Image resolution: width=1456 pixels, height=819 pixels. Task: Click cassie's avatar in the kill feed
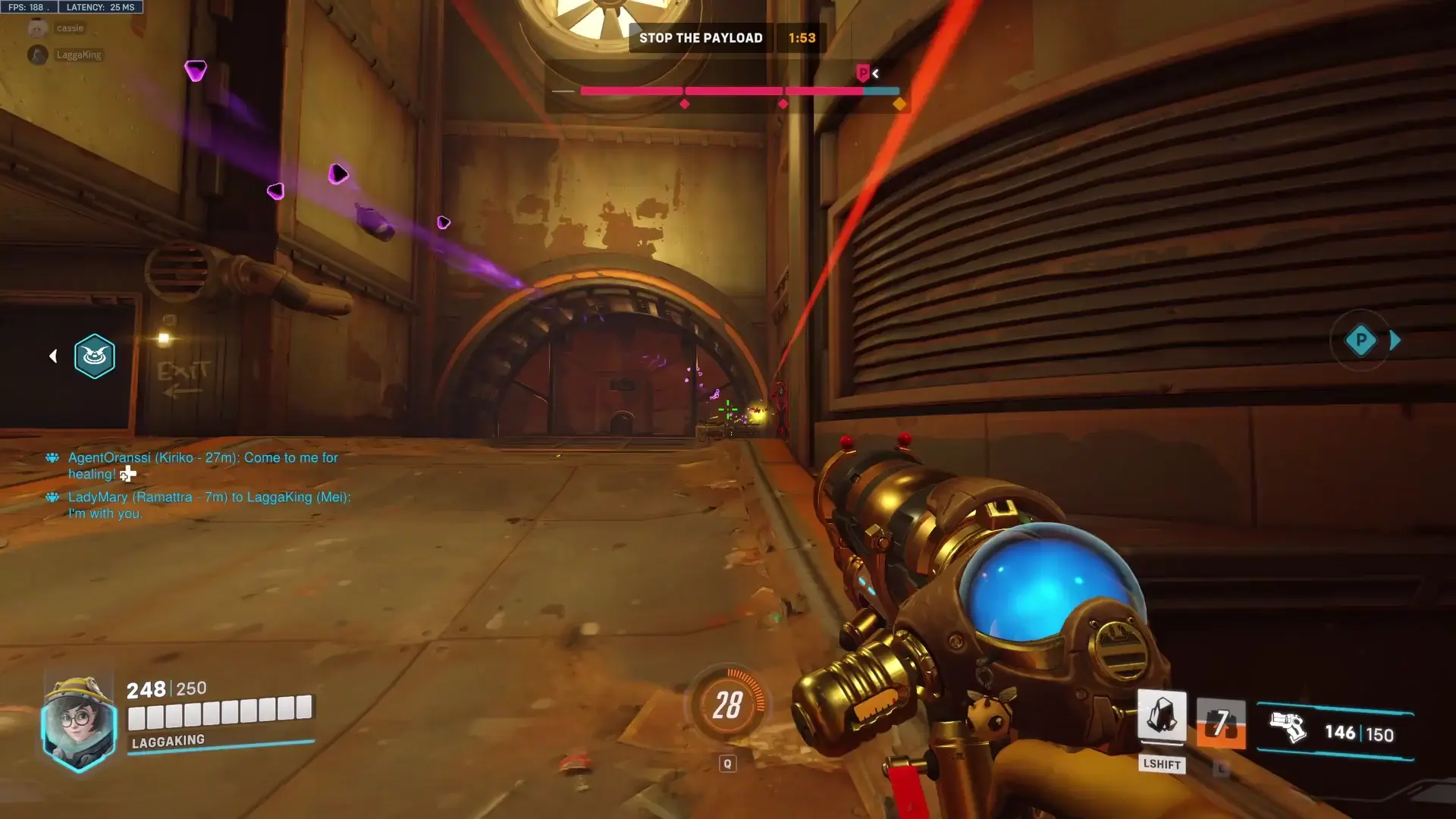36,27
